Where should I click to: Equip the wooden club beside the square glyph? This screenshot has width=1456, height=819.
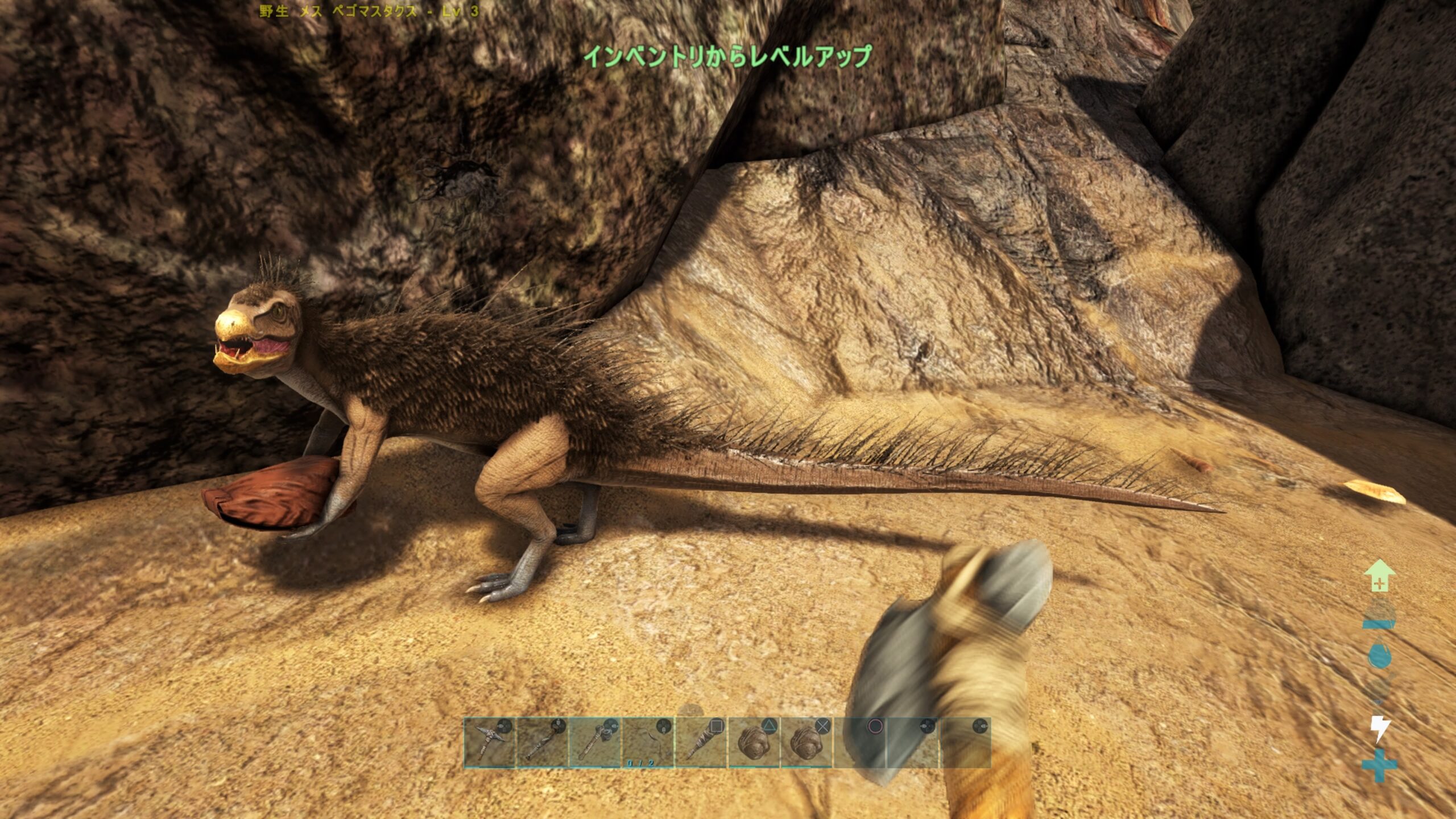700,742
